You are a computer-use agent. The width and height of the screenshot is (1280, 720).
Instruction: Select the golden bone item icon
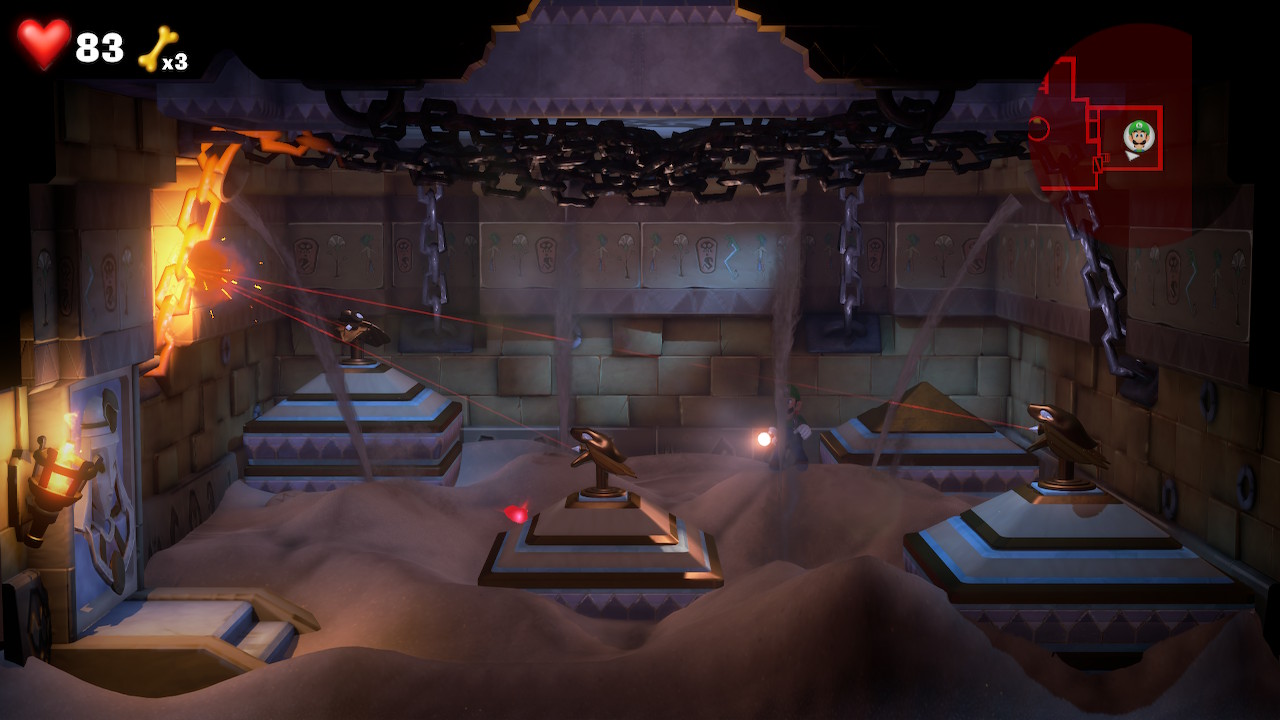click(x=155, y=48)
